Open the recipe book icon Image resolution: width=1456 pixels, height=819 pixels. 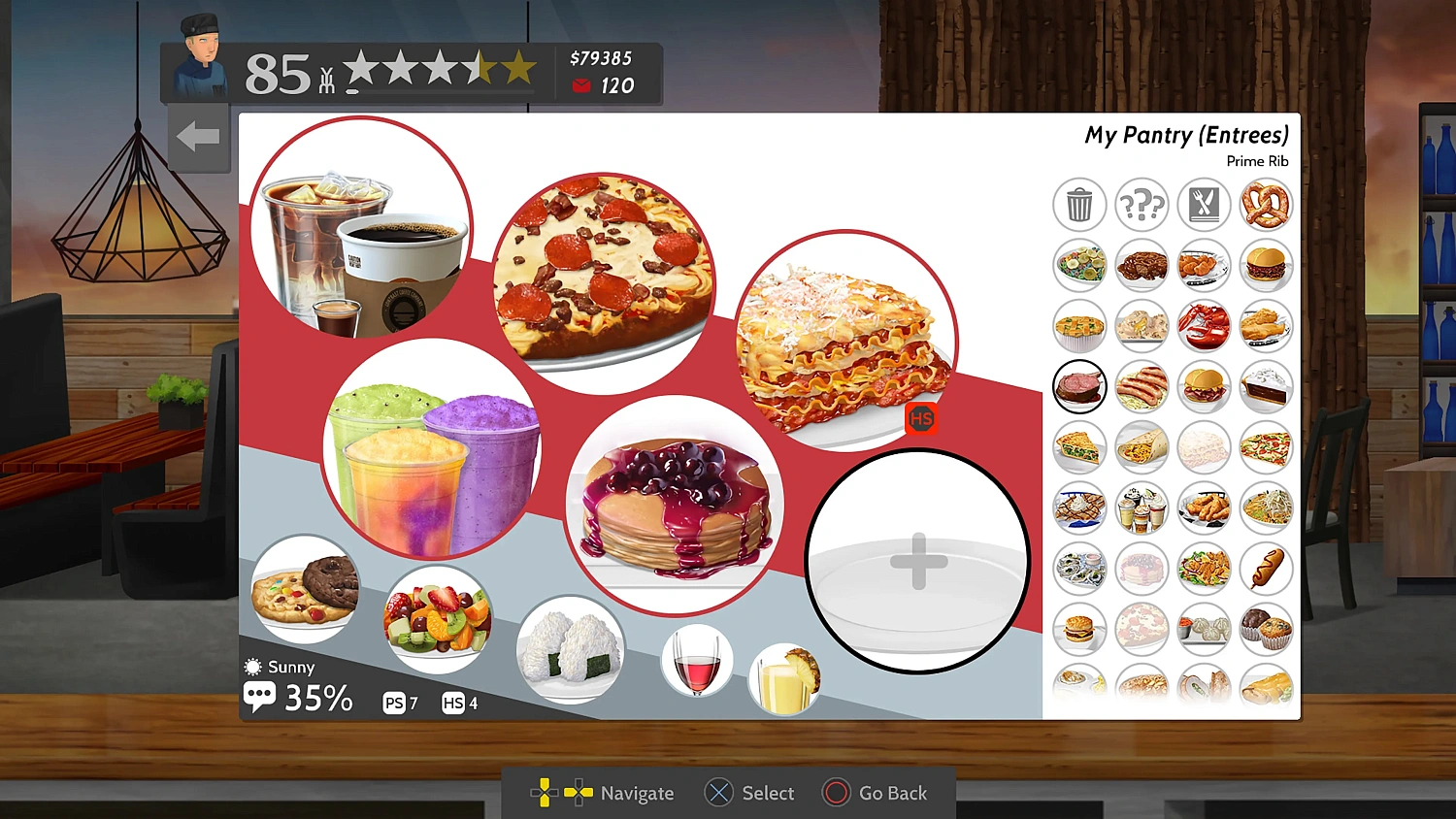[x=1204, y=205]
